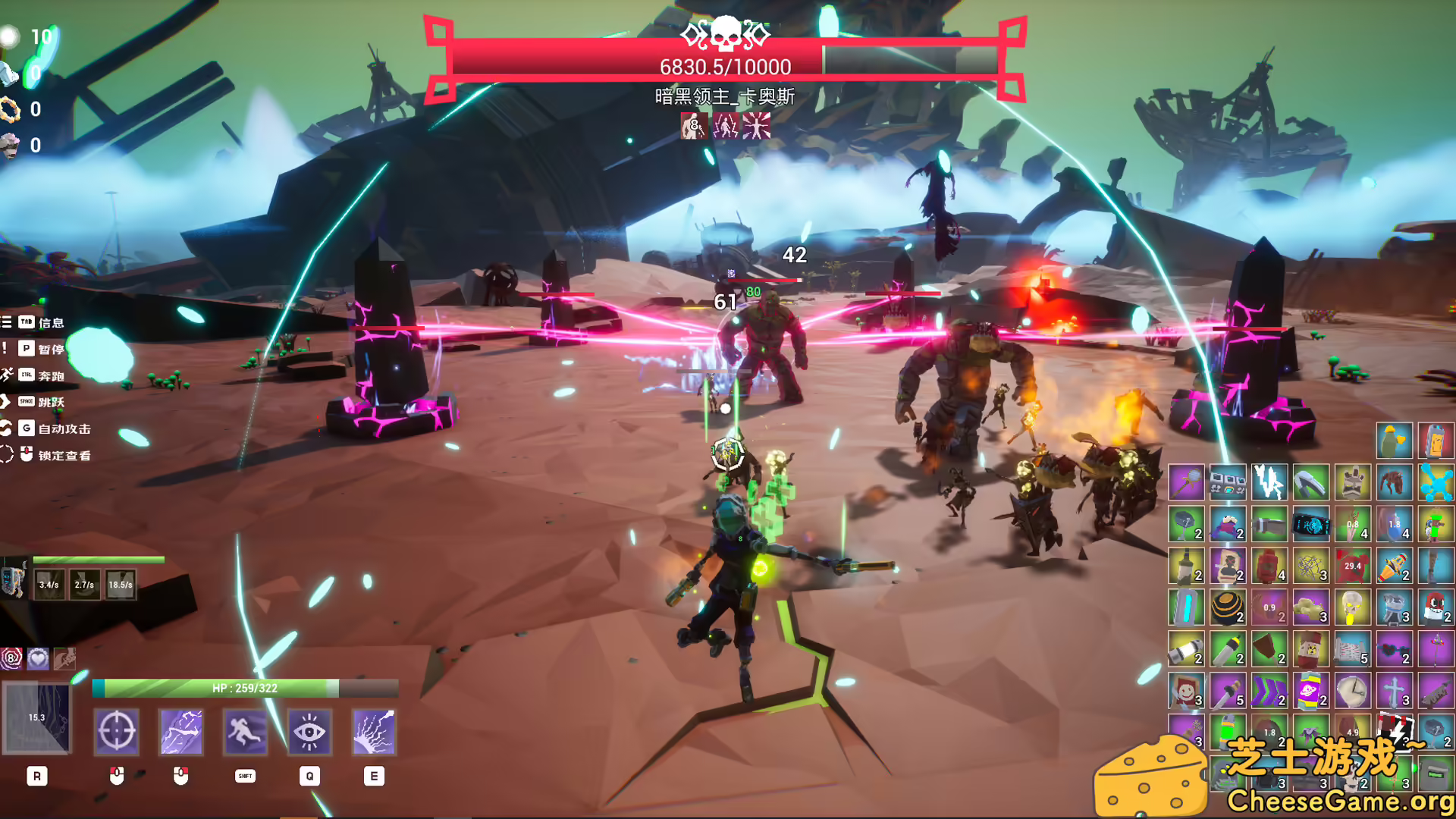This screenshot has height=819, width=1456.
Task: Cast the lightning burst ability
Action: tap(374, 732)
